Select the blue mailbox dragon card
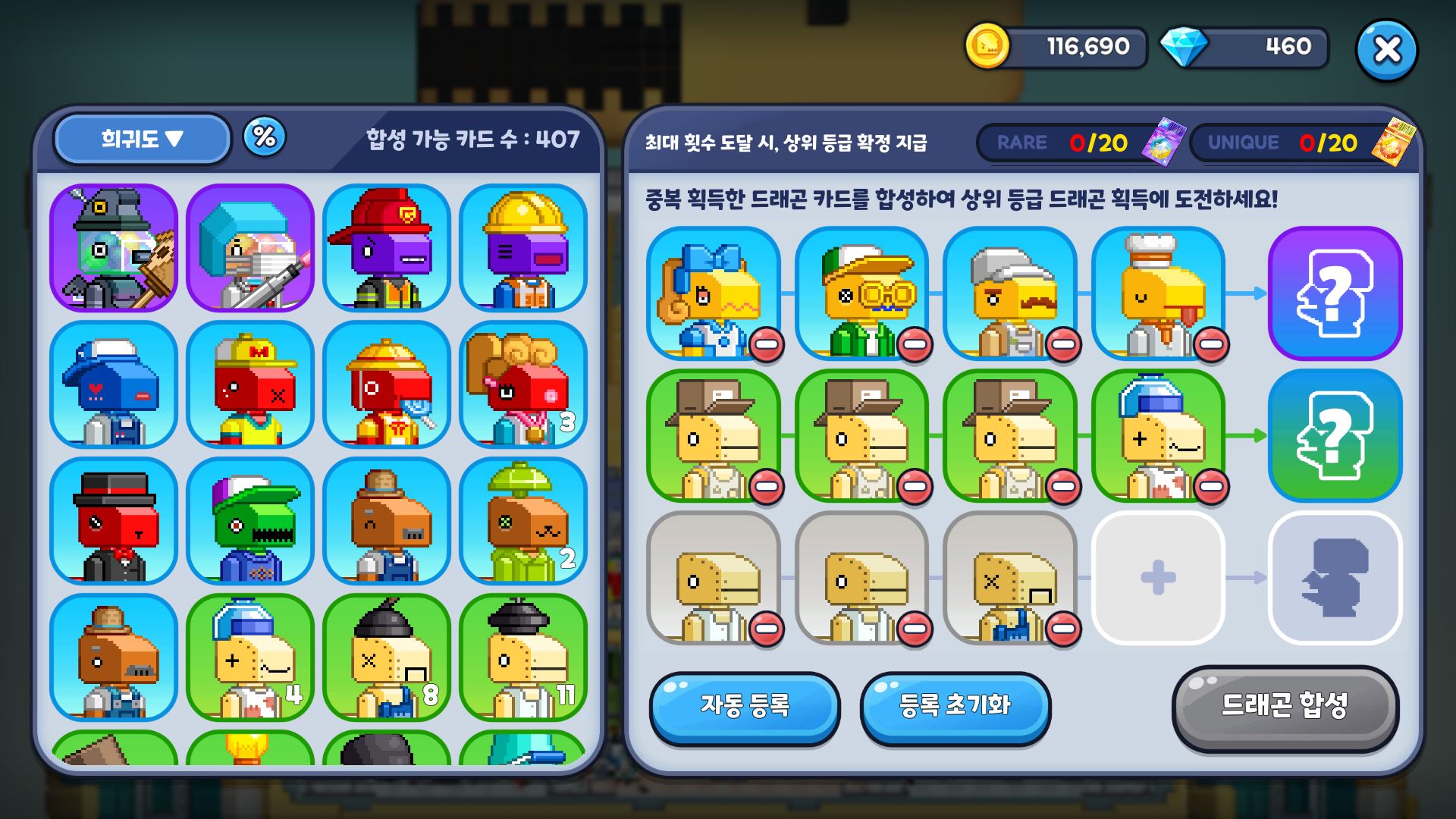Screen dimensions: 1456x819 click(112, 385)
